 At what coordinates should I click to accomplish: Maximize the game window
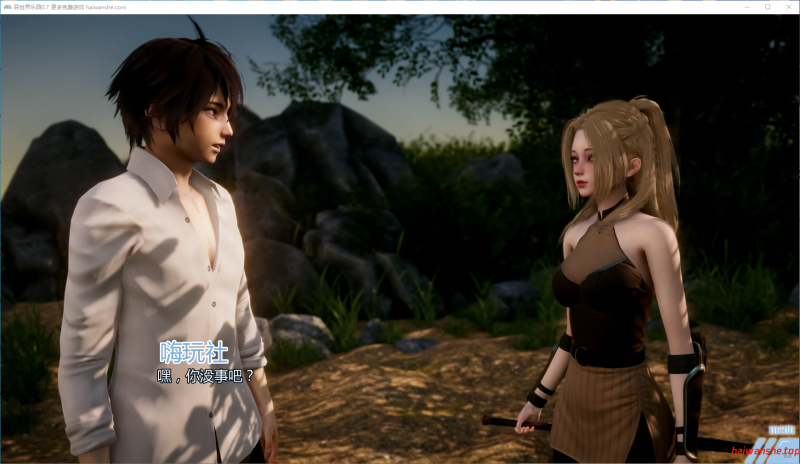pos(767,6)
